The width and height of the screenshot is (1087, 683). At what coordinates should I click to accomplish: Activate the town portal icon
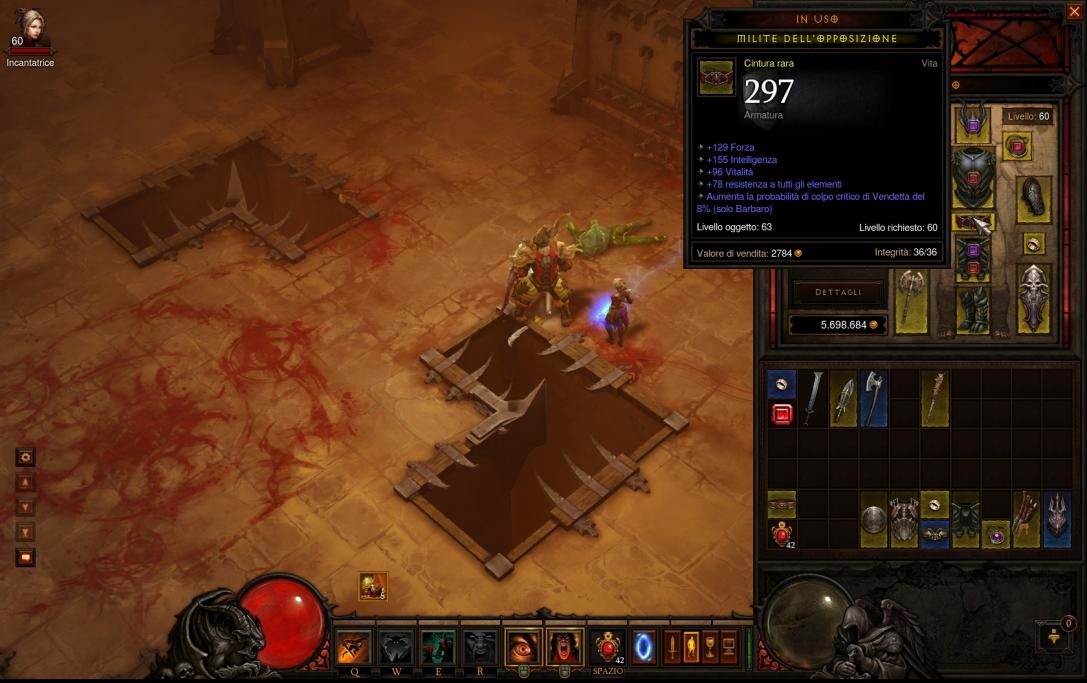pos(644,647)
